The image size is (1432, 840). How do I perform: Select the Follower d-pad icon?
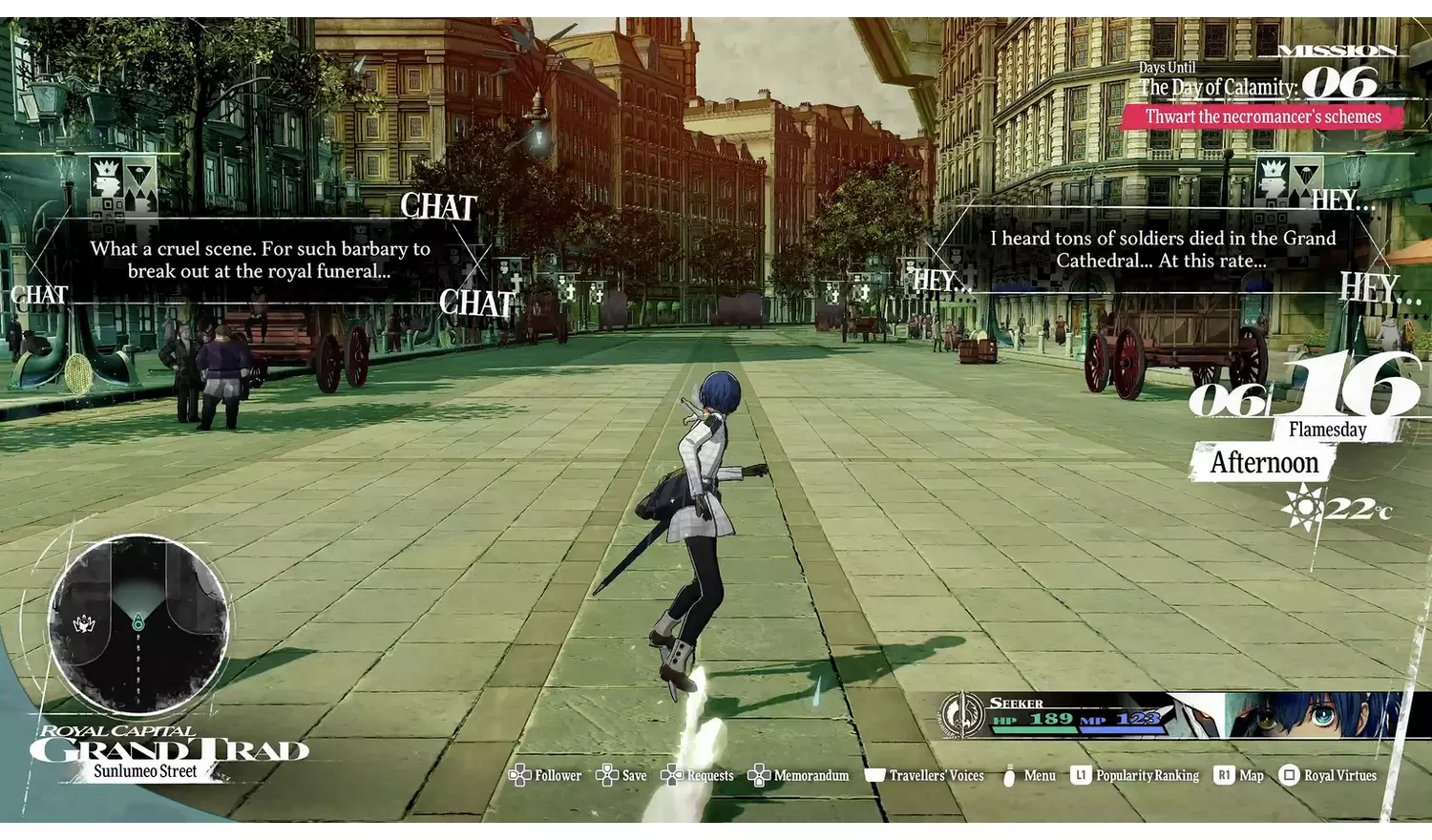(x=521, y=775)
